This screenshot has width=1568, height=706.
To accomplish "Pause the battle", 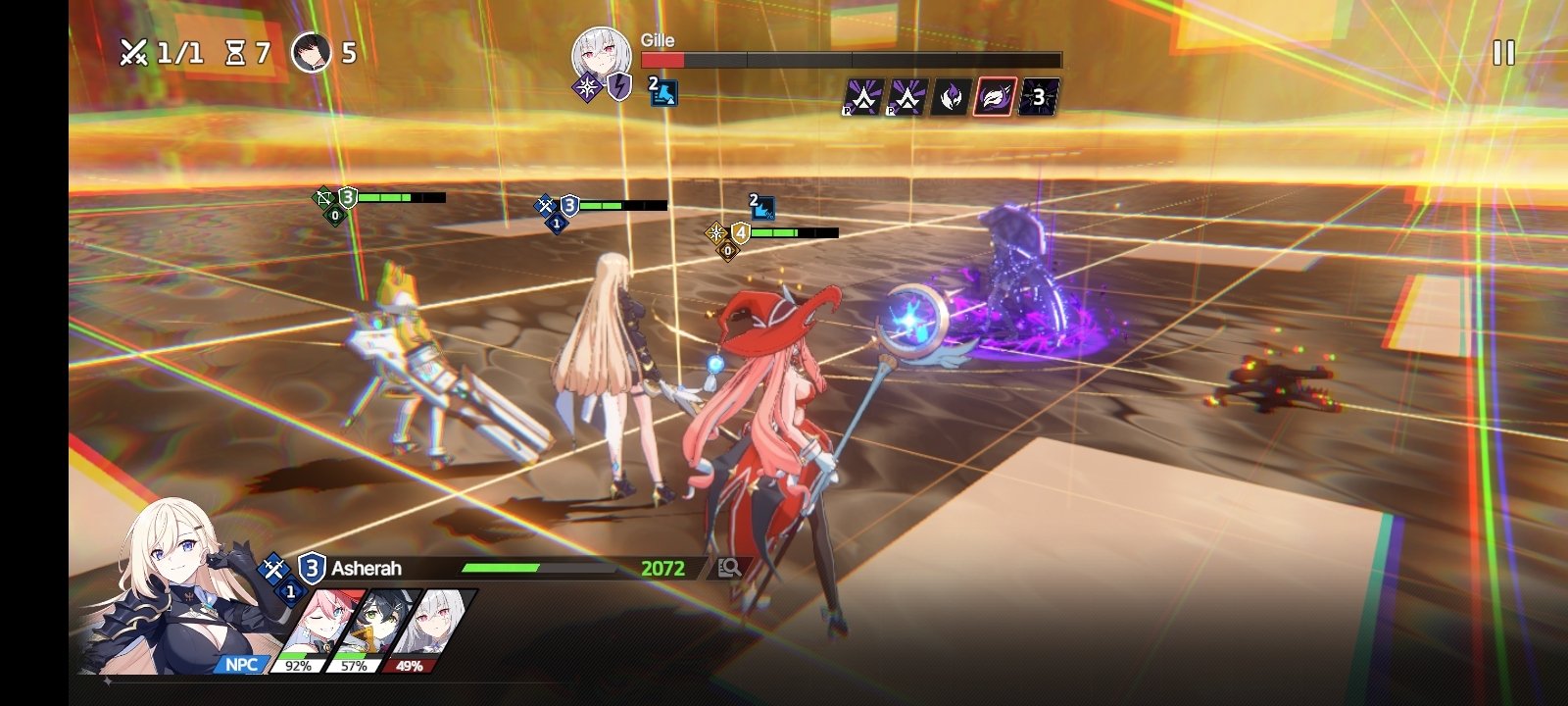I will [x=1503, y=53].
